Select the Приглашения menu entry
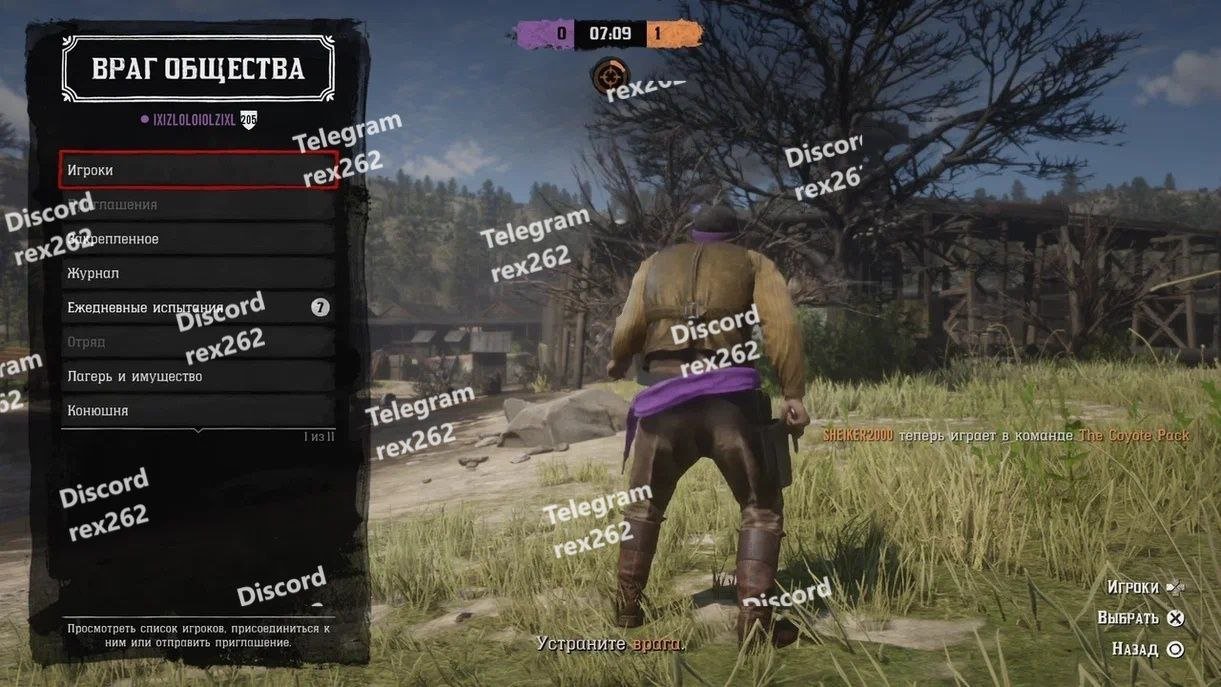 point(198,204)
